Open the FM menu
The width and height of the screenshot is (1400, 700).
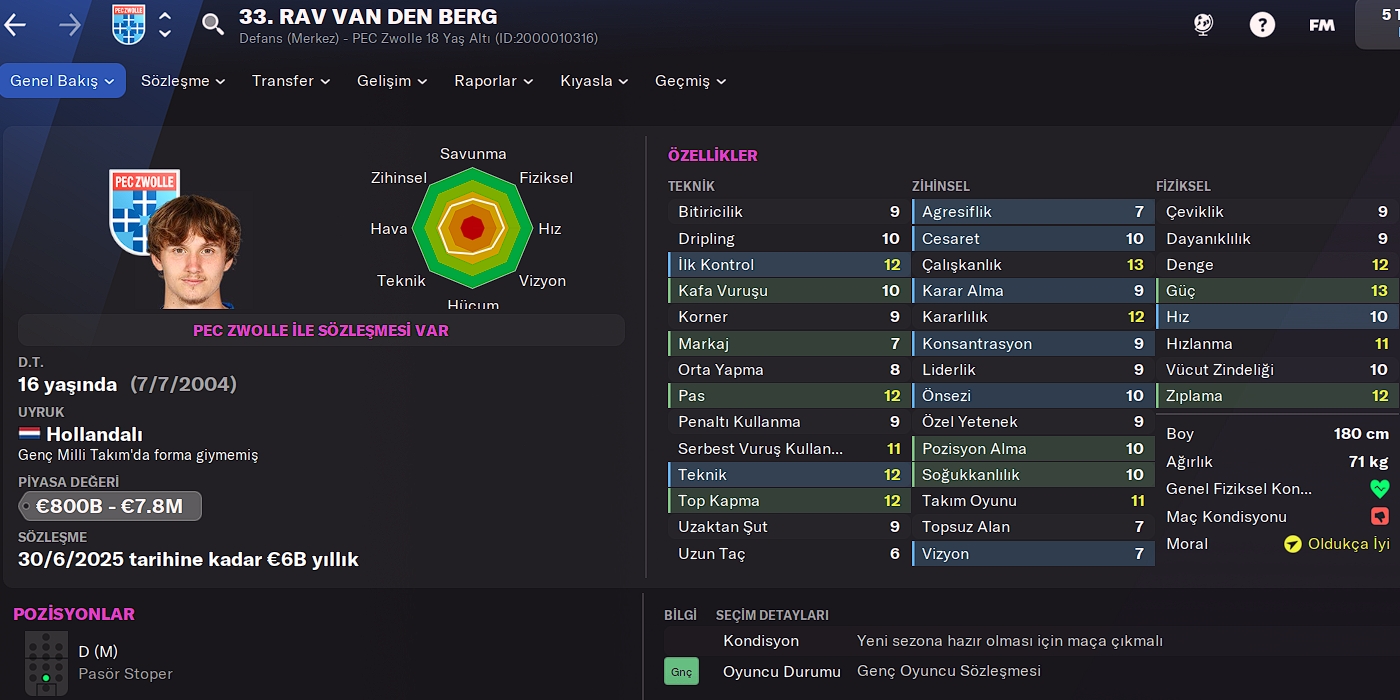pyautogui.click(x=1322, y=25)
